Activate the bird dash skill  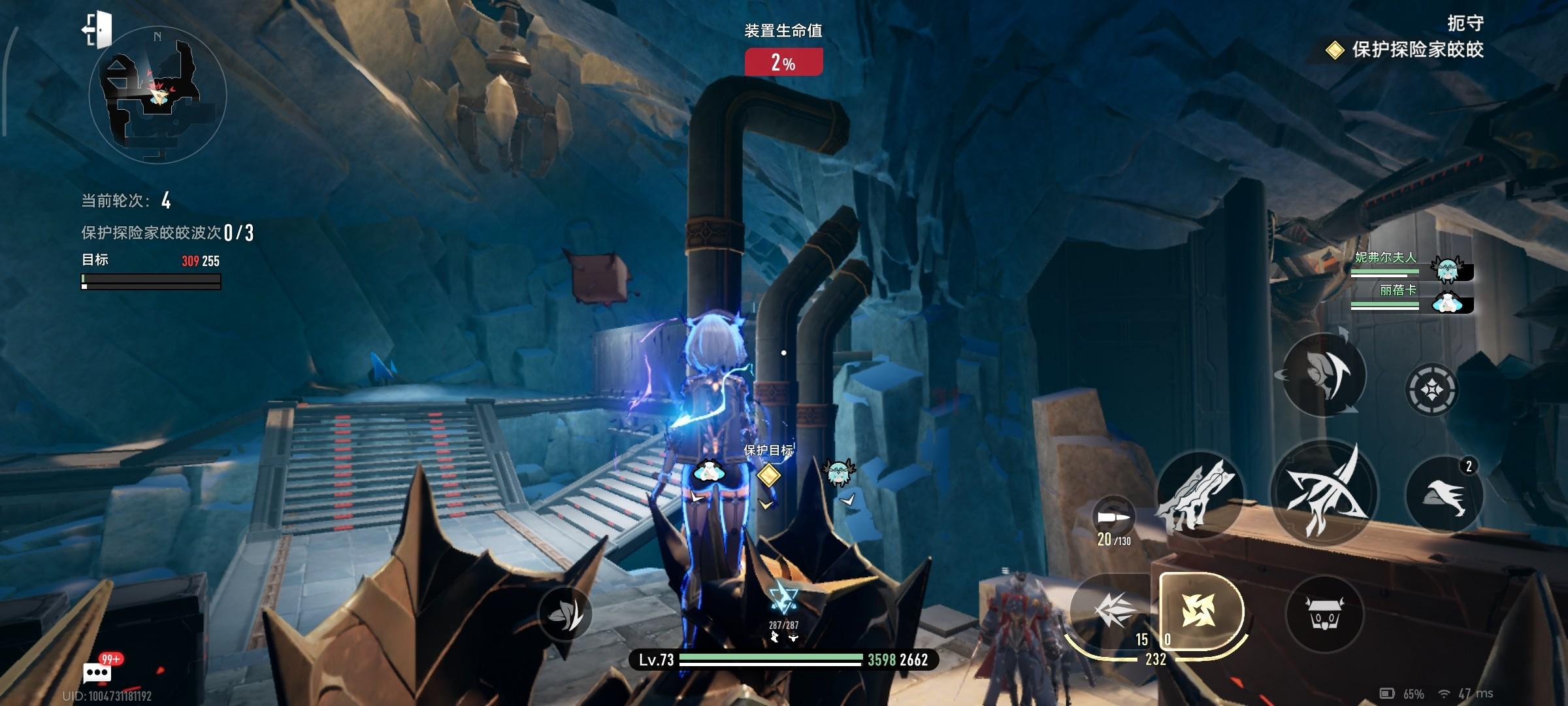[x=1445, y=495]
